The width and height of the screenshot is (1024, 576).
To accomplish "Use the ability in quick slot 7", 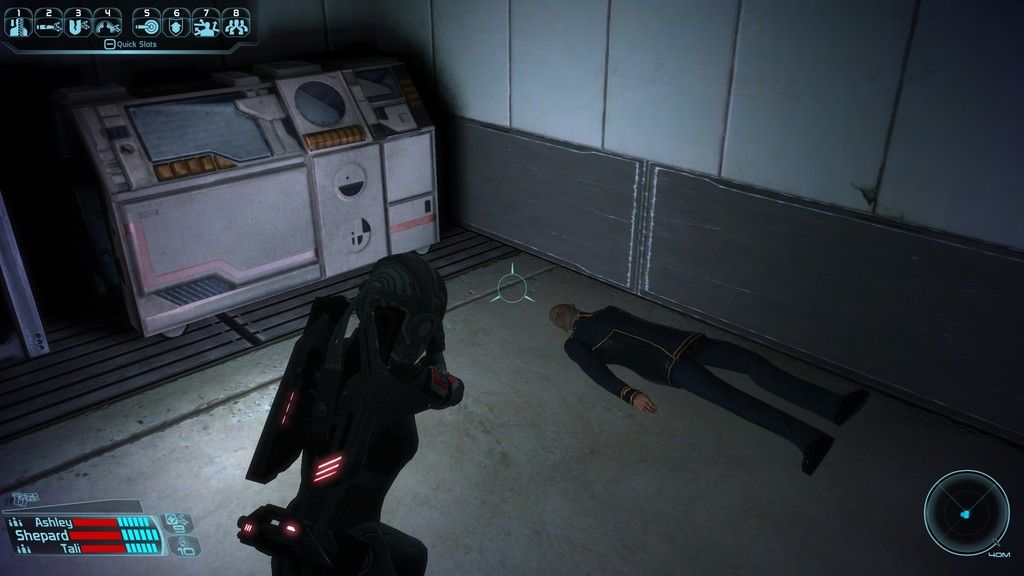I will [206, 23].
